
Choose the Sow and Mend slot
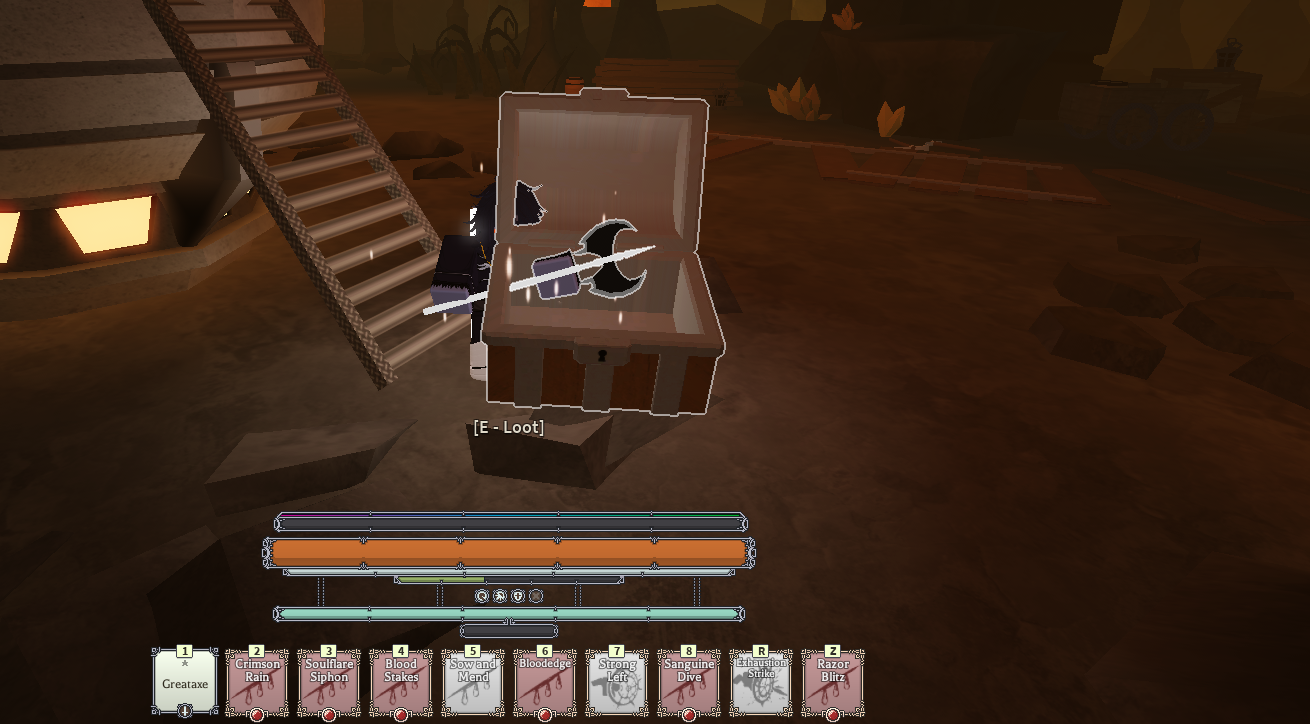(473, 682)
